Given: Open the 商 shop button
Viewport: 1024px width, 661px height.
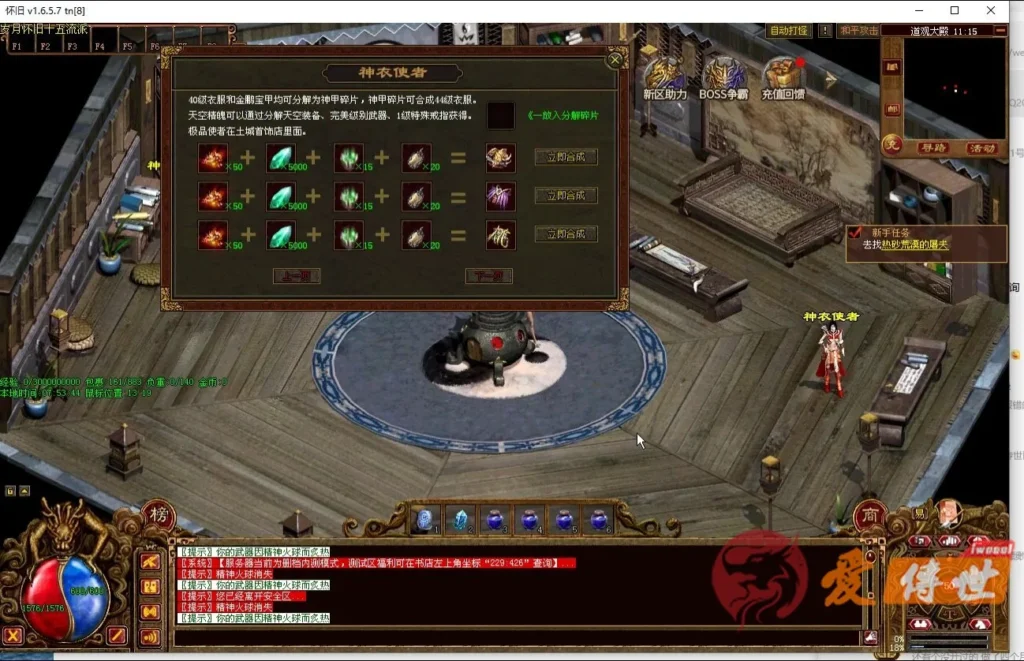Looking at the screenshot, I should tap(873, 513).
